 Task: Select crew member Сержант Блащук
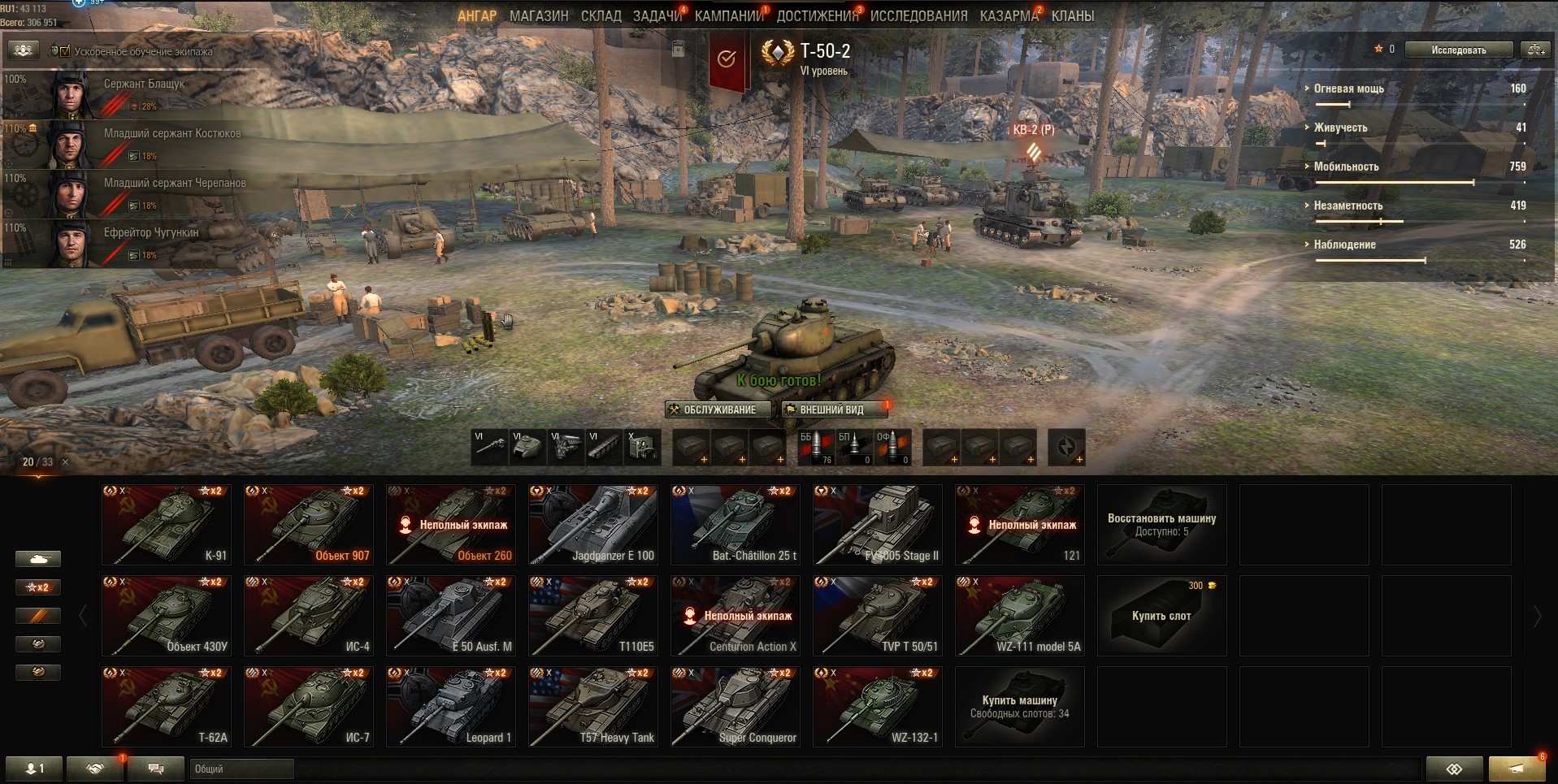(x=122, y=93)
